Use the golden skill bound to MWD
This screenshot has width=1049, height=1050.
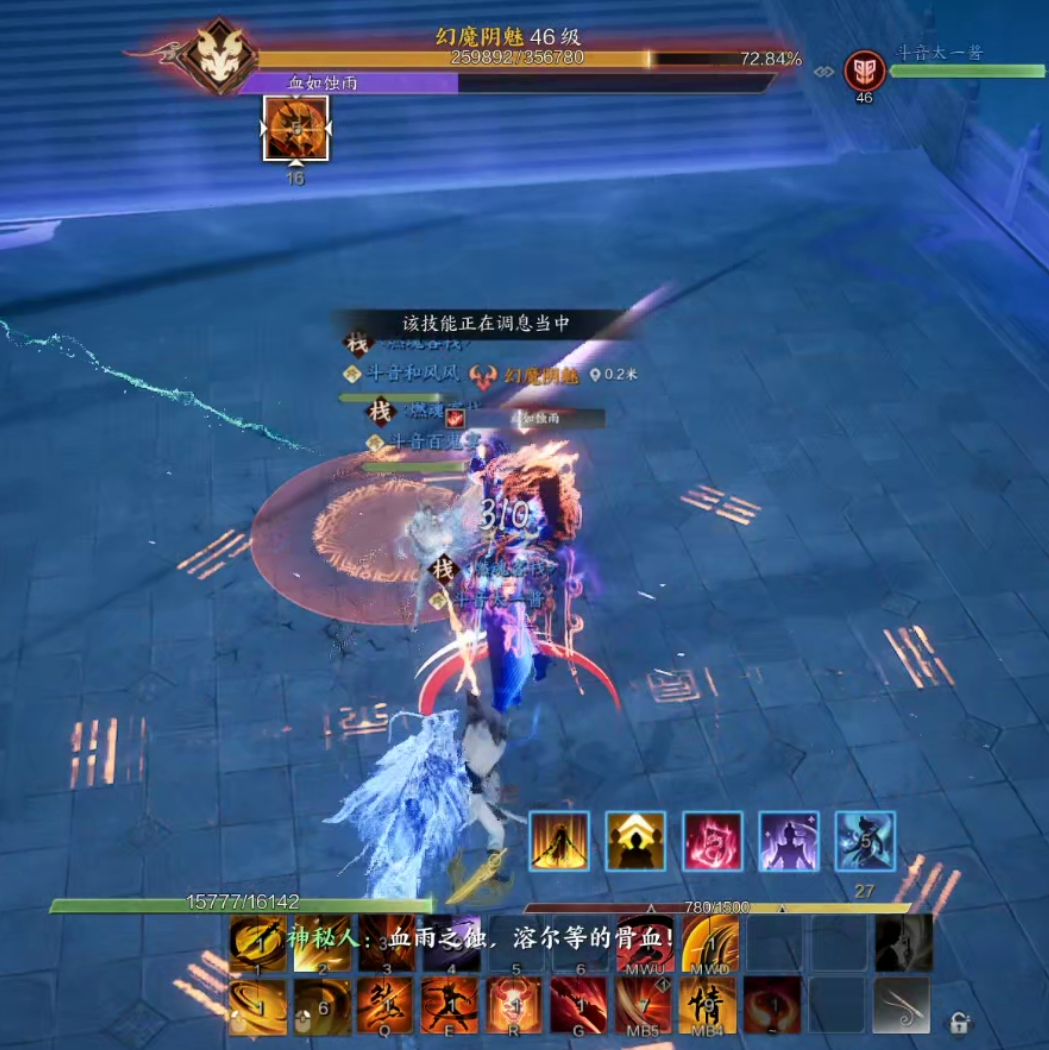click(710, 943)
